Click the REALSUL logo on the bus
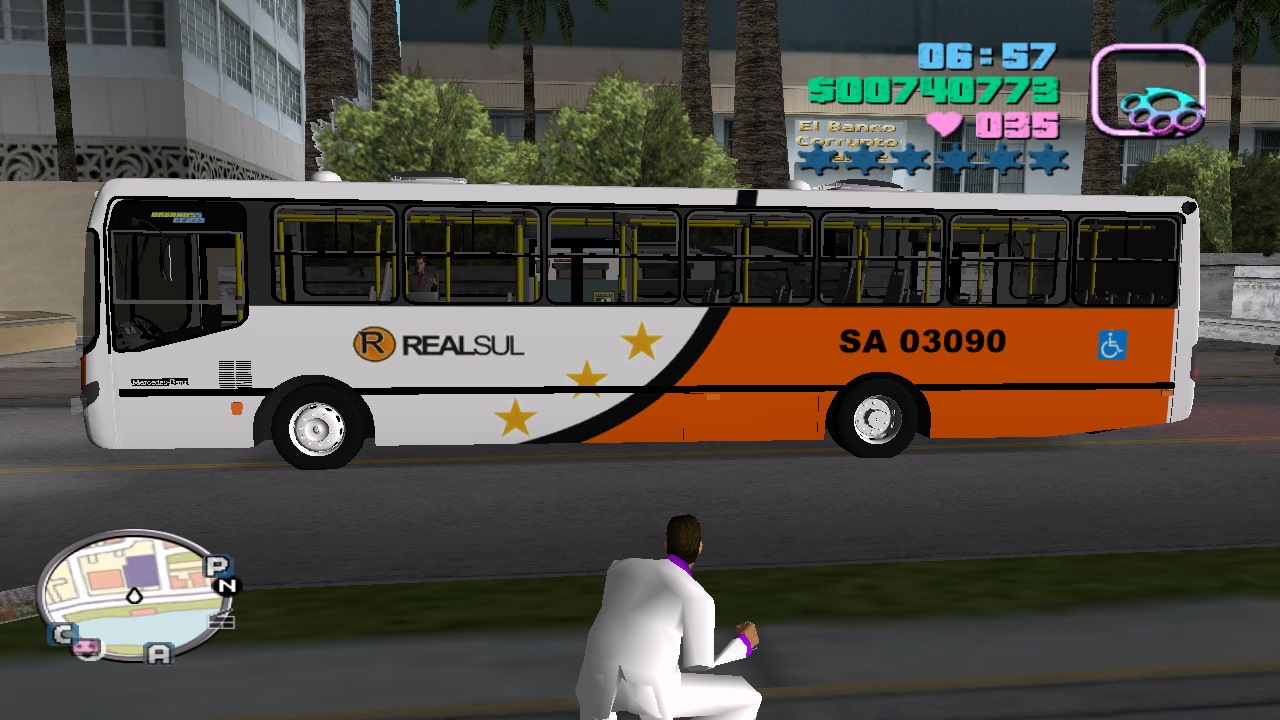This screenshot has height=720, width=1280. 437,344
